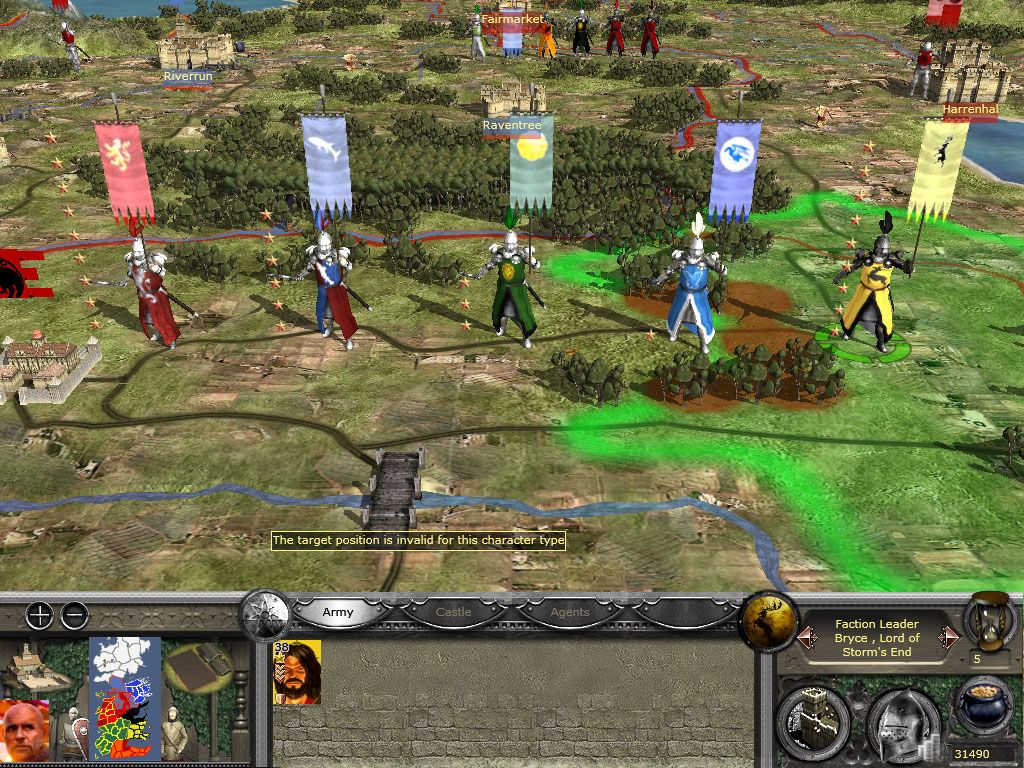Select previous character with left arrow
The width and height of the screenshot is (1024, 768).
click(802, 637)
